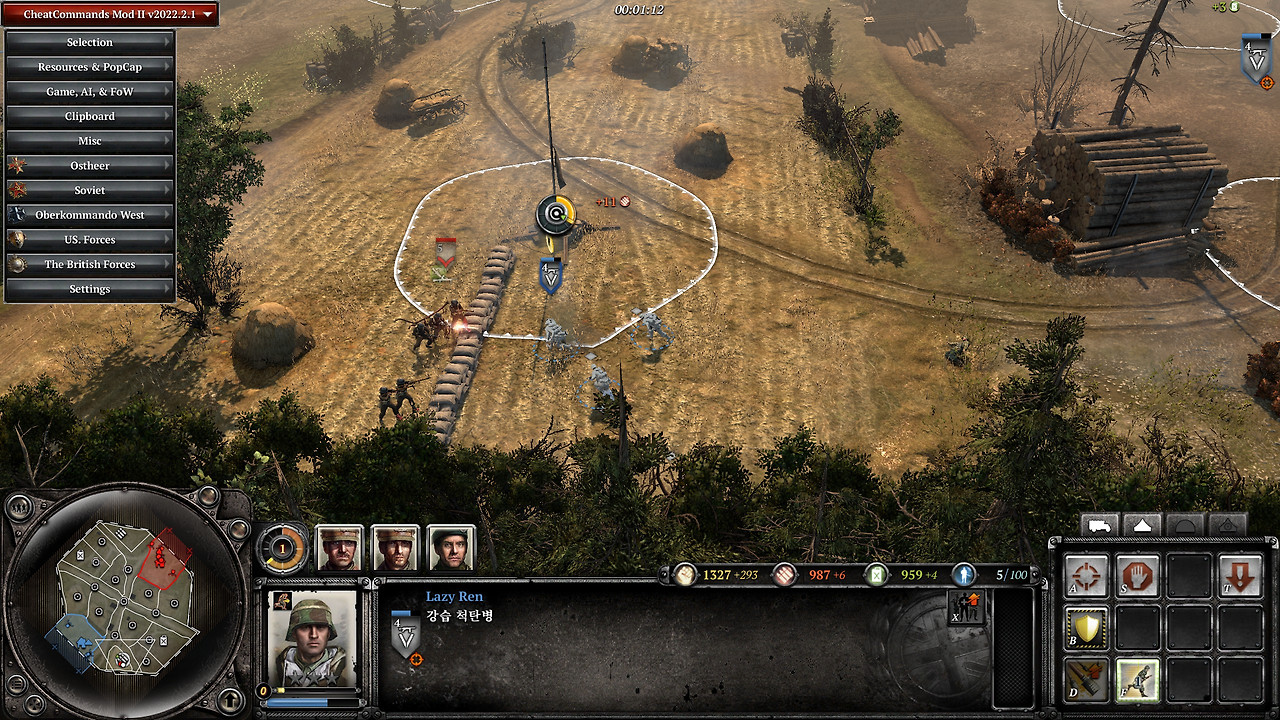Open the Clipboard submenu
This screenshot has width=1280, height=720.
pyautogui.click(x=90, y=116)
